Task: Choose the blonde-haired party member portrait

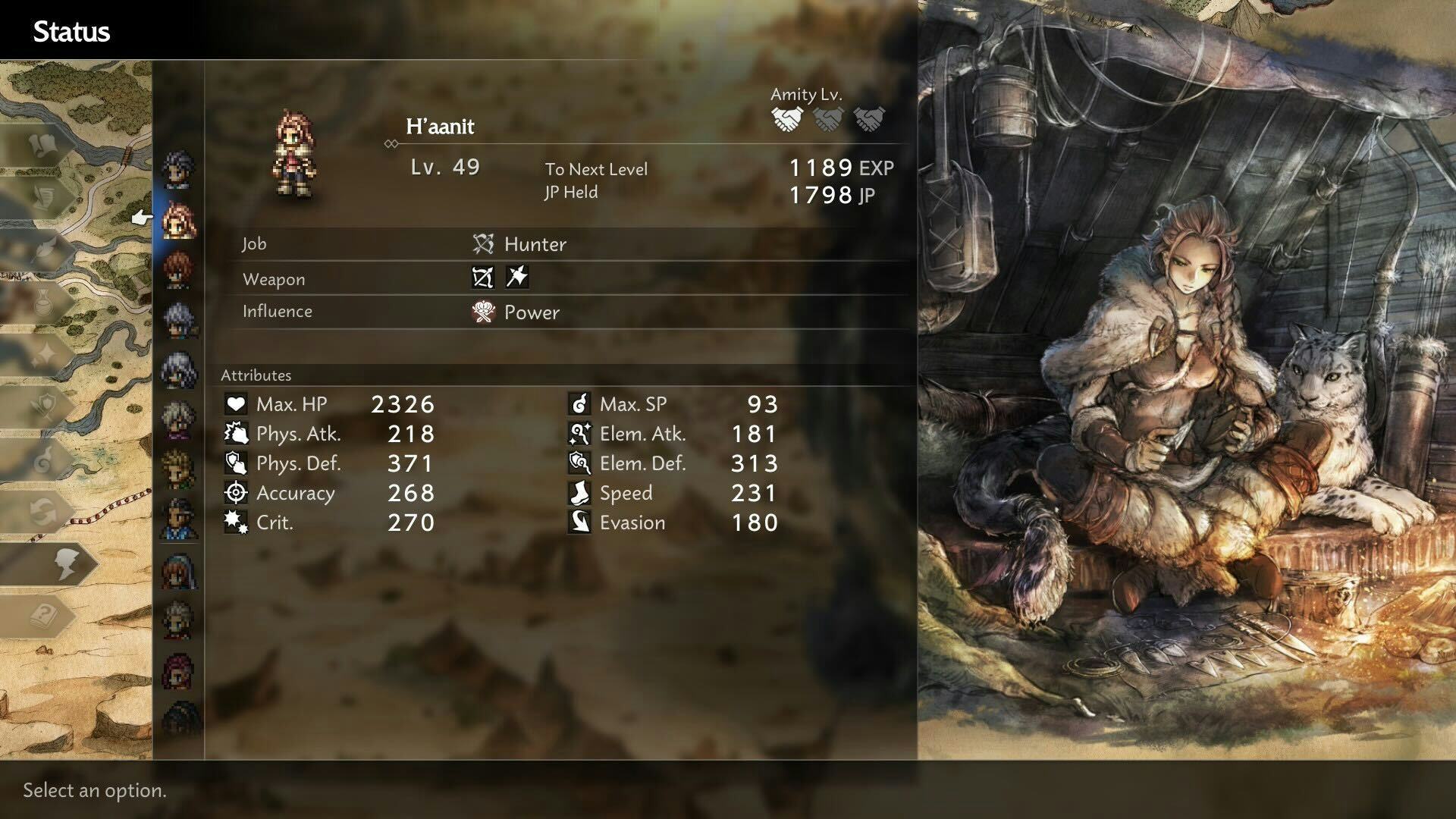Action: point(179,469)
